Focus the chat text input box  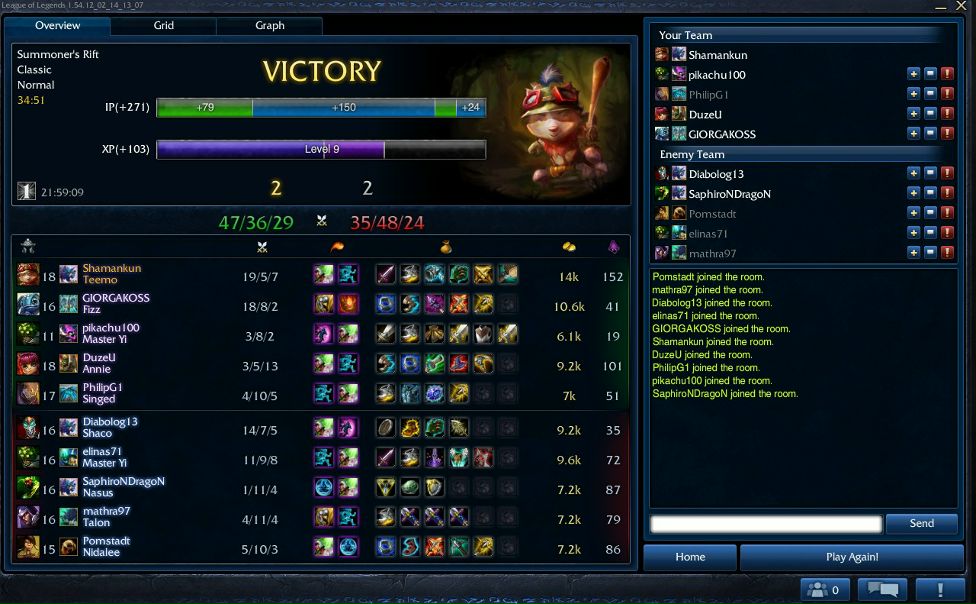(766, 523)
